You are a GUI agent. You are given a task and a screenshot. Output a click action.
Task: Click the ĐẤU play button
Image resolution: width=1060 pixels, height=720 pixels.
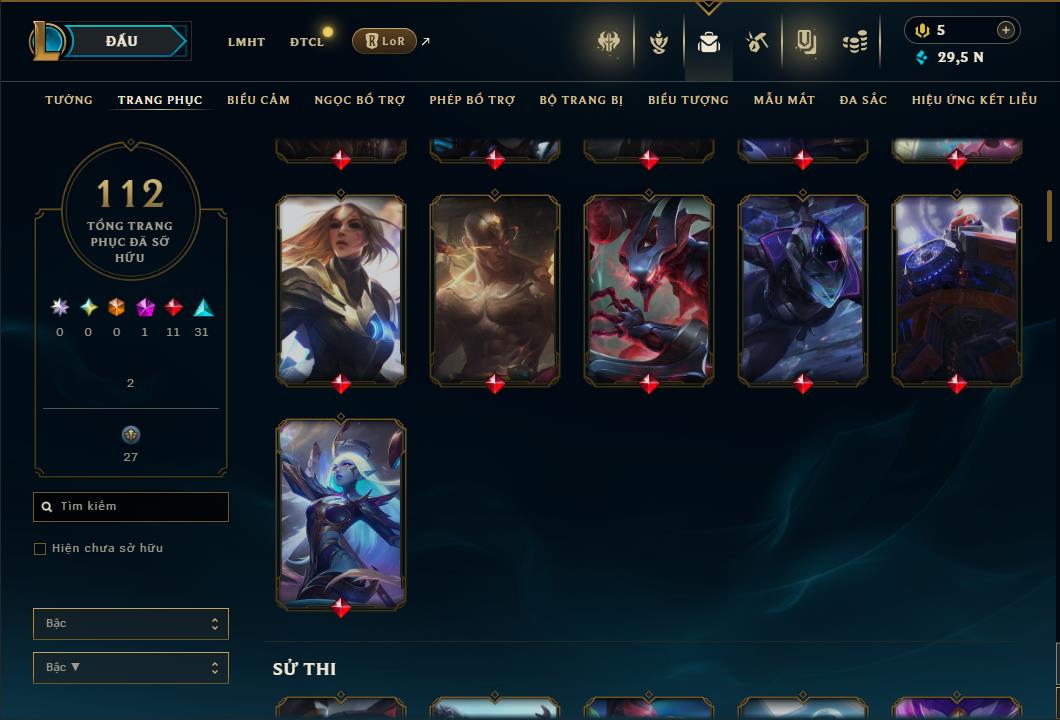122,41
